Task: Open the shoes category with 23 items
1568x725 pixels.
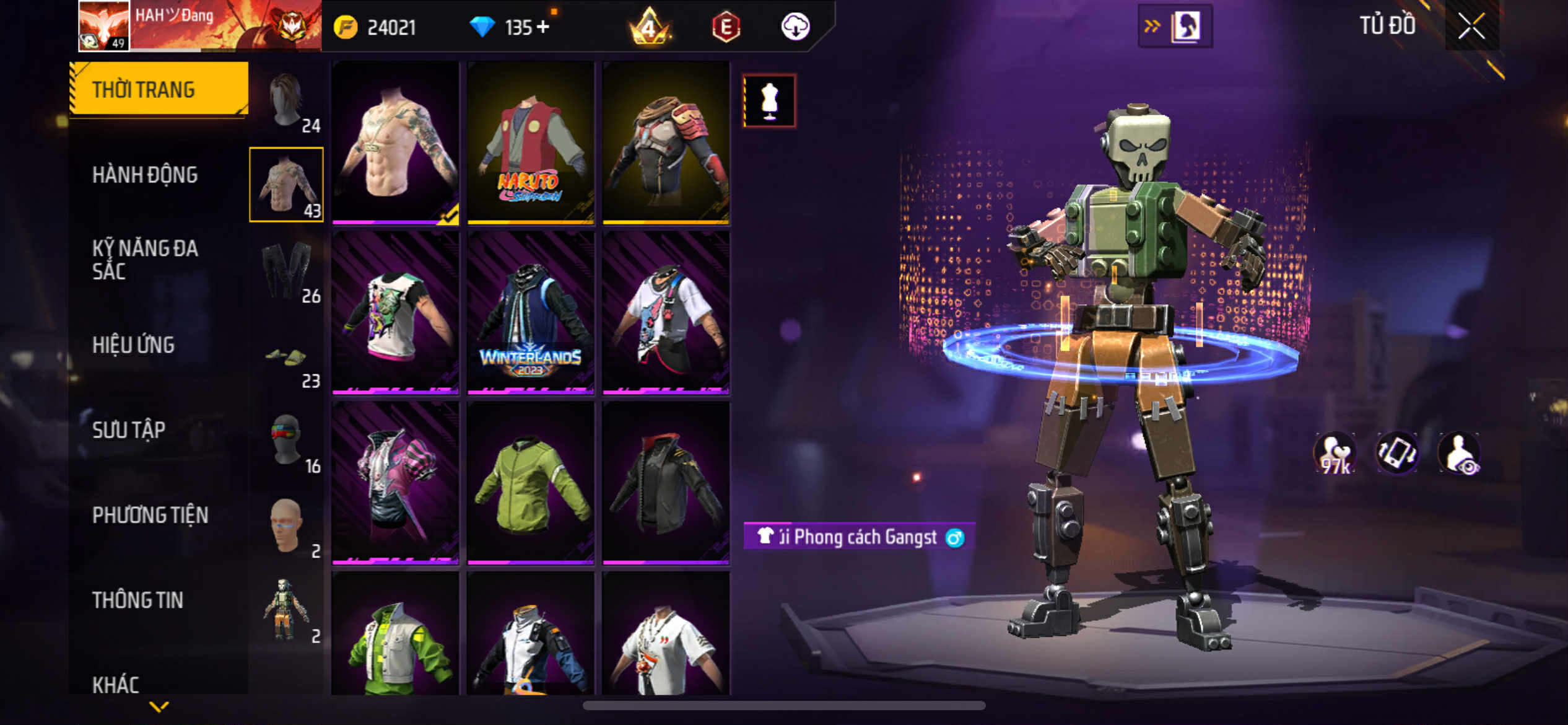Action: pos(287,359)
